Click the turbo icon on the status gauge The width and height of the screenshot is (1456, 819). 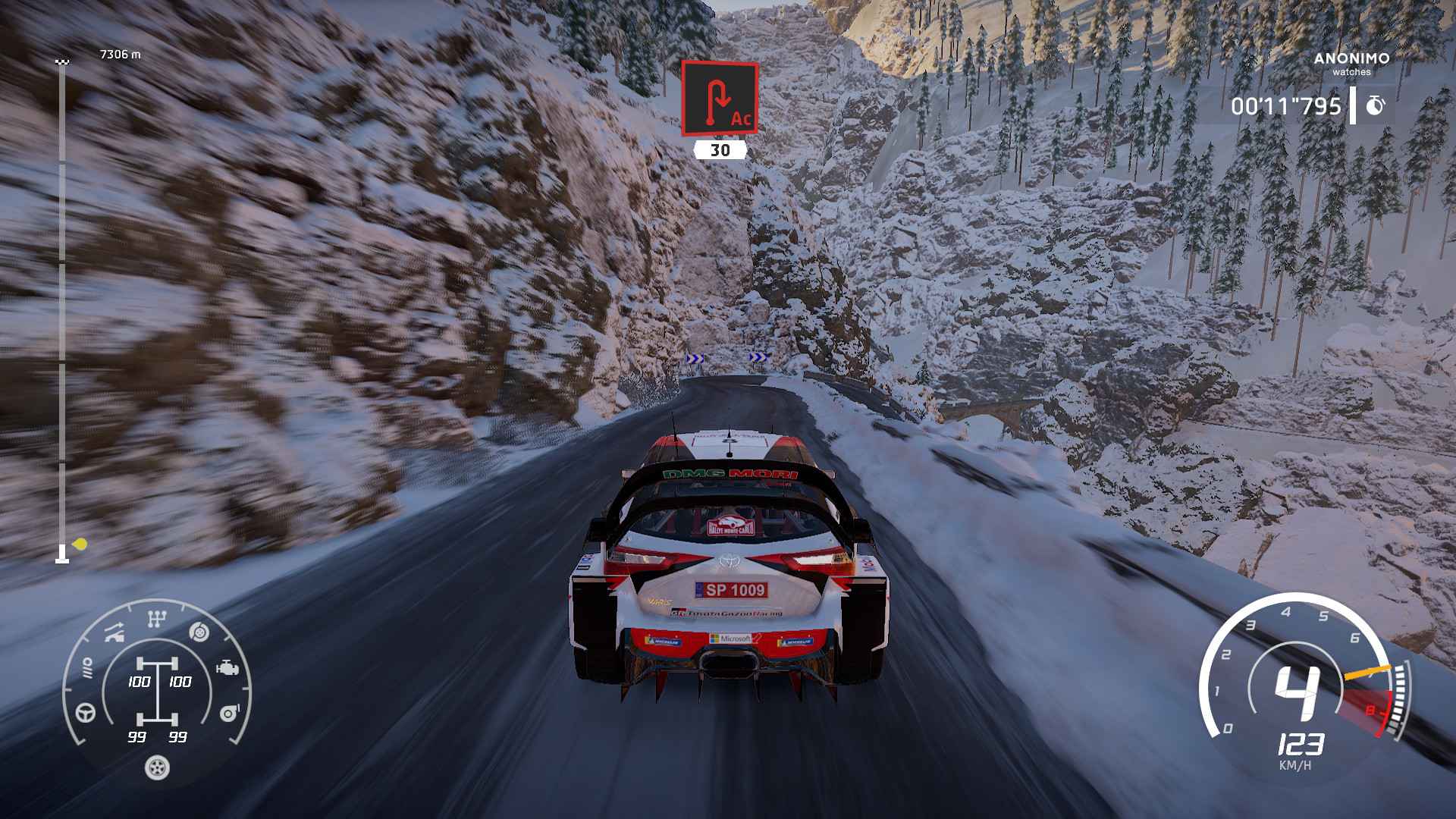(x=229, y=713)
